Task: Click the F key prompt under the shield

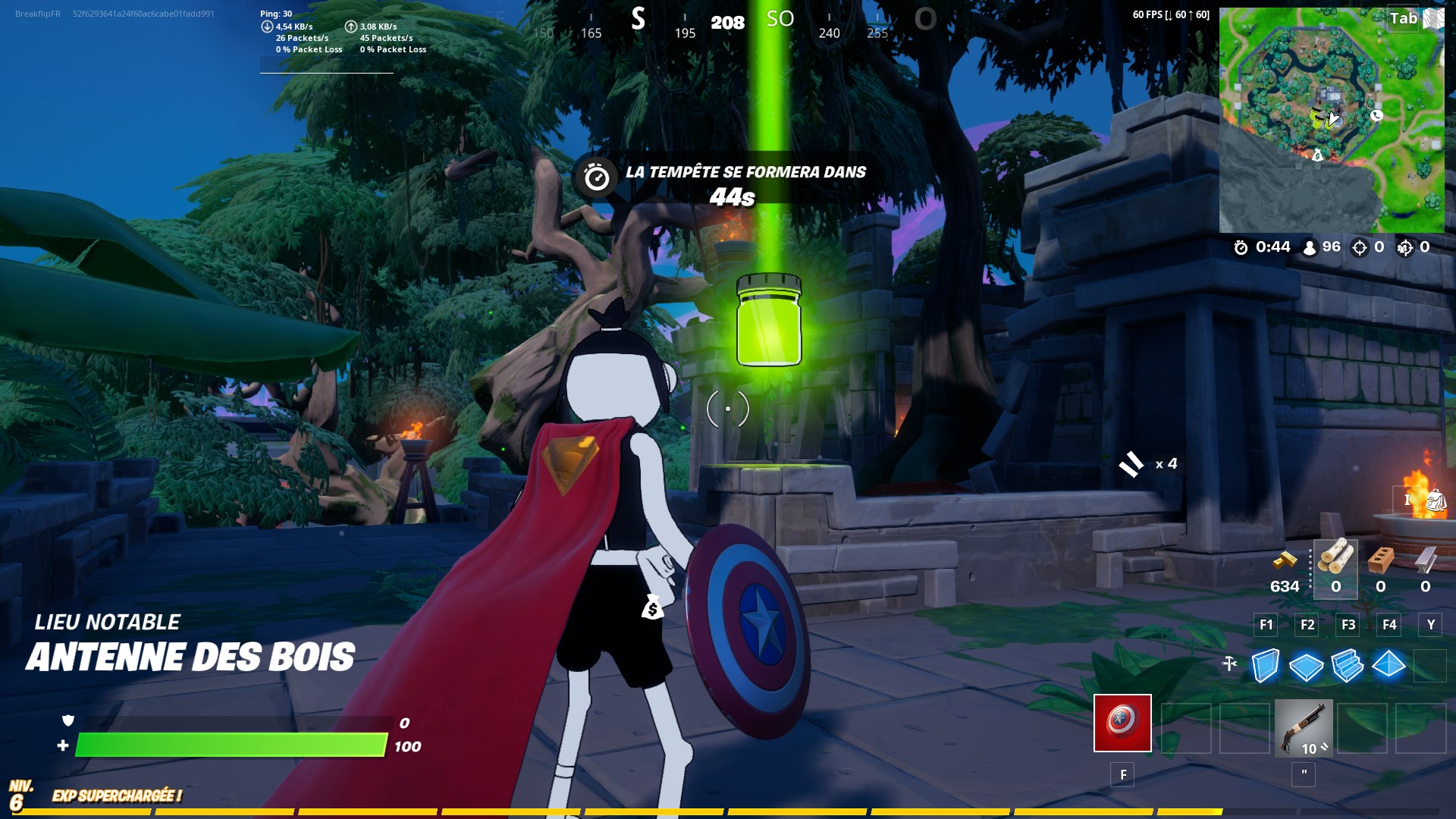Action: (1123, 773)
